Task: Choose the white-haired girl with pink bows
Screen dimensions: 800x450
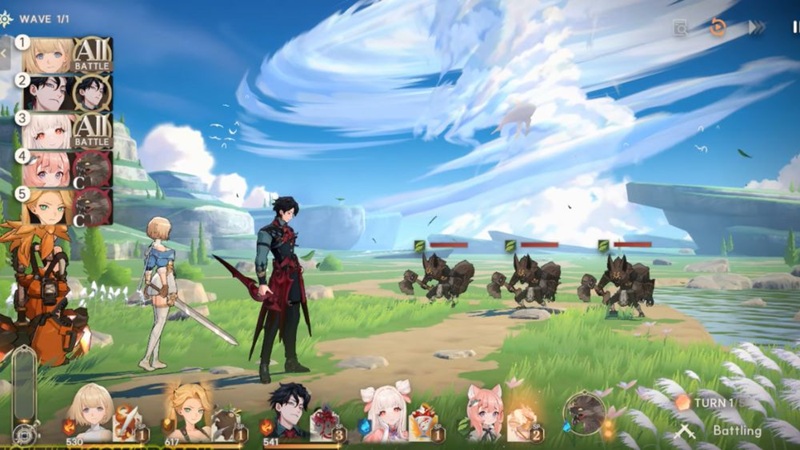Action: 385,412
